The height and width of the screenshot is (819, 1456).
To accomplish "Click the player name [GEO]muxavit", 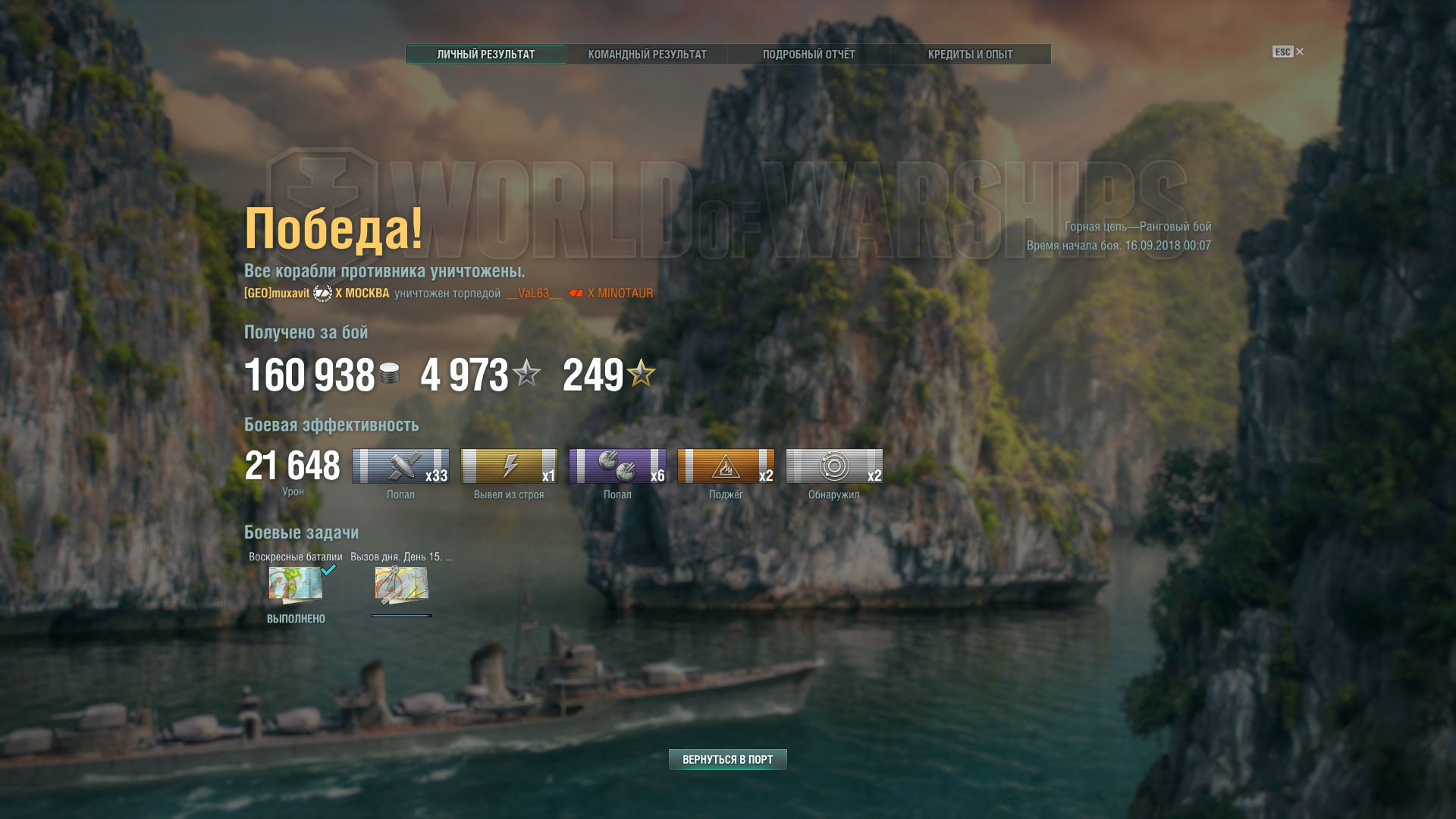I will 277,293.
